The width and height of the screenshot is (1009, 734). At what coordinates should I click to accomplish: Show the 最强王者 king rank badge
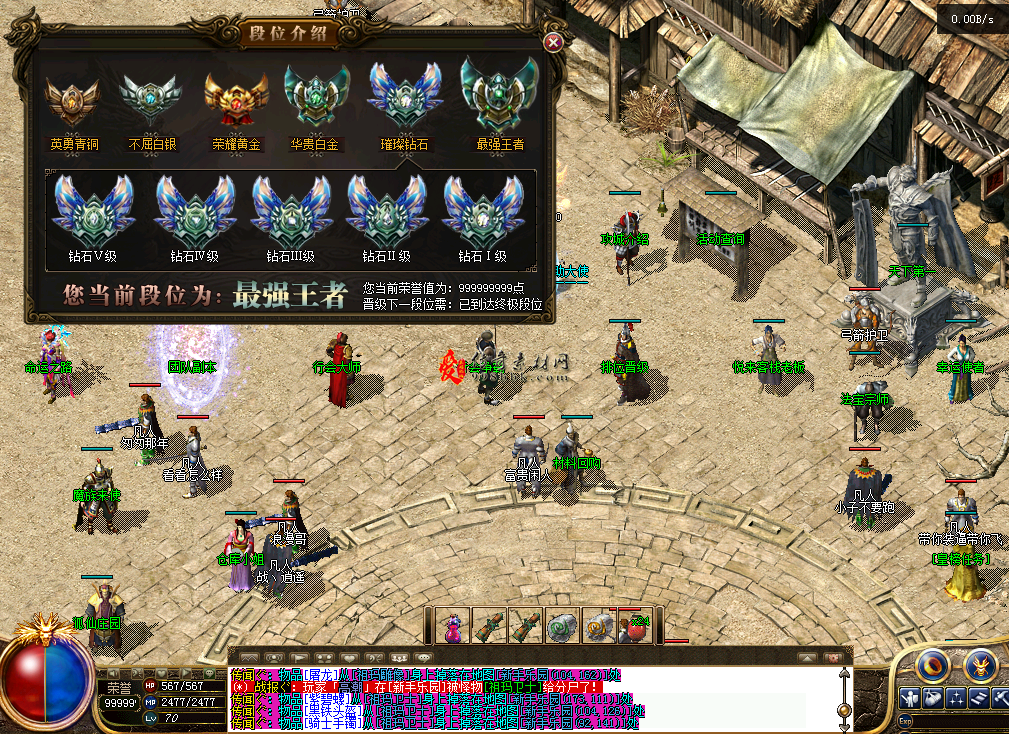499,95
